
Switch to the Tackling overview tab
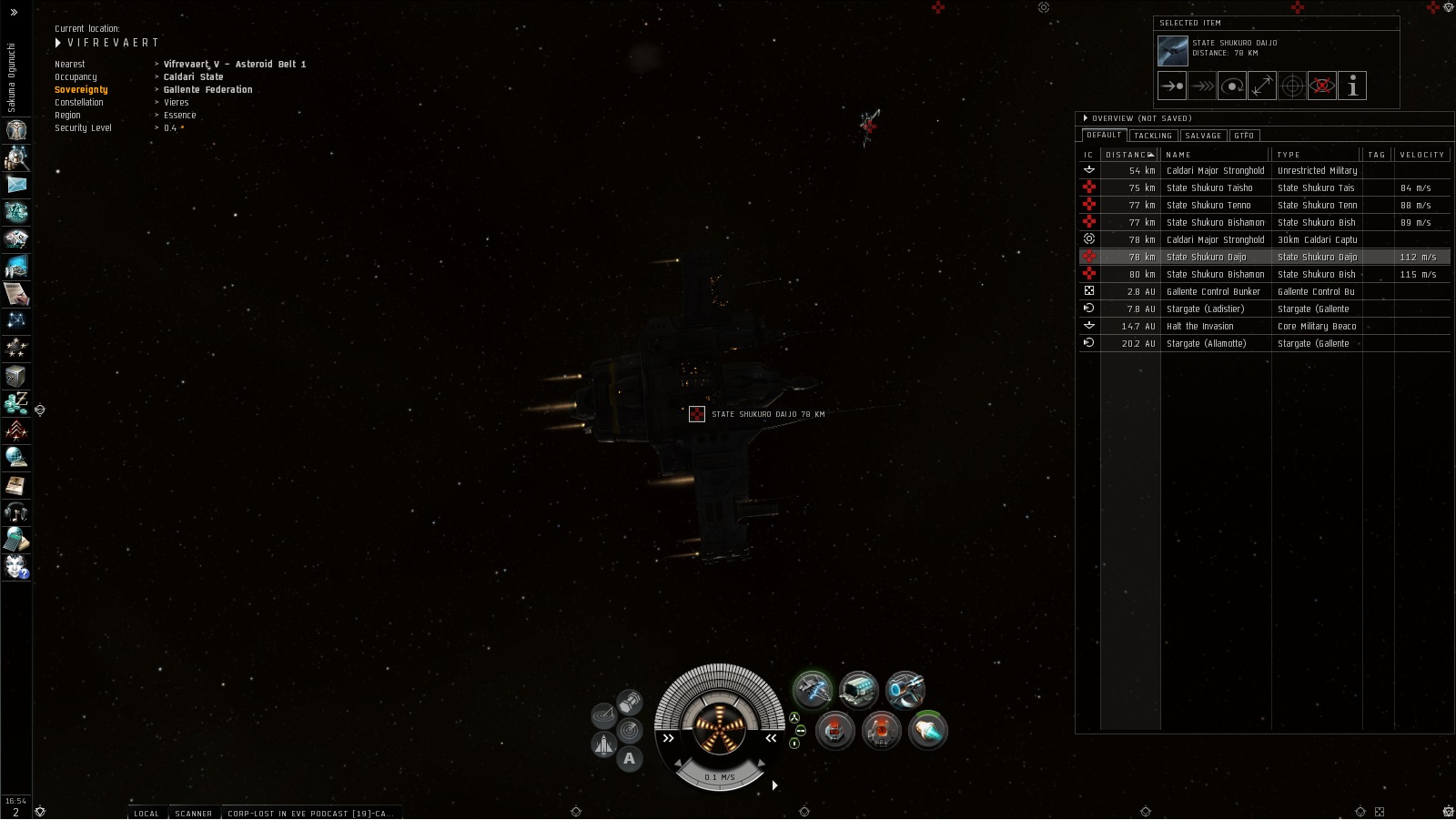click(1153, 136)
